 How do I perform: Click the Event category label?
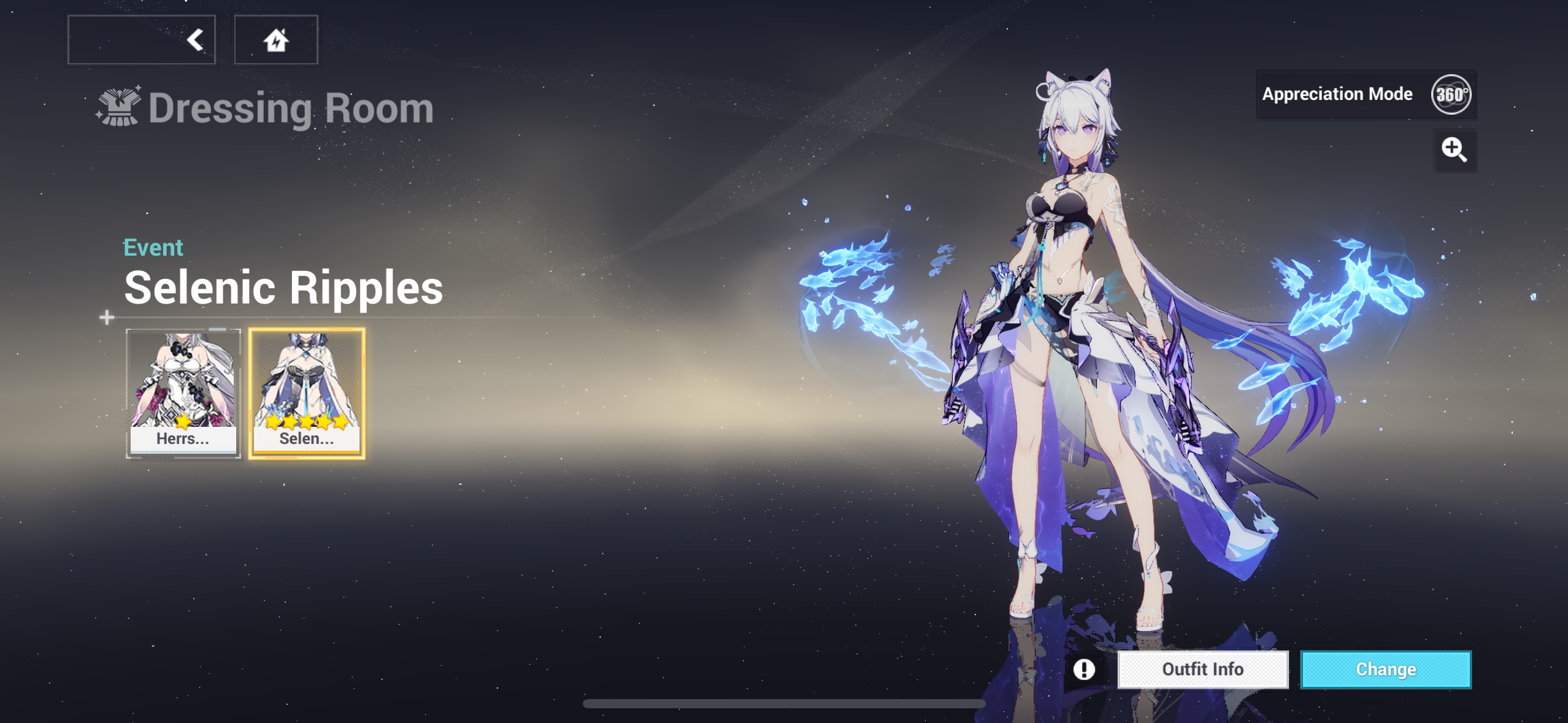[x=153, y=247]
